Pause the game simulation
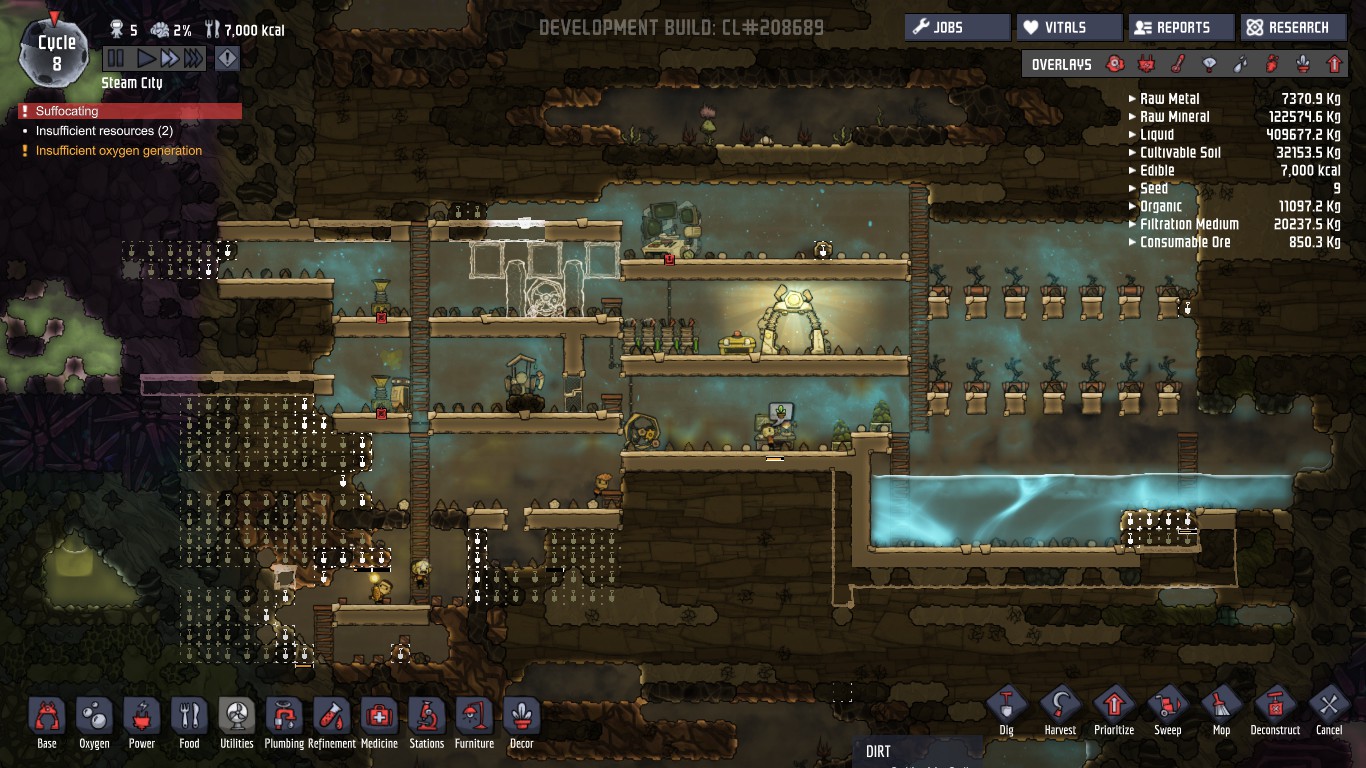This screenshot has width=1366, height=768. (x=116, y=59)
